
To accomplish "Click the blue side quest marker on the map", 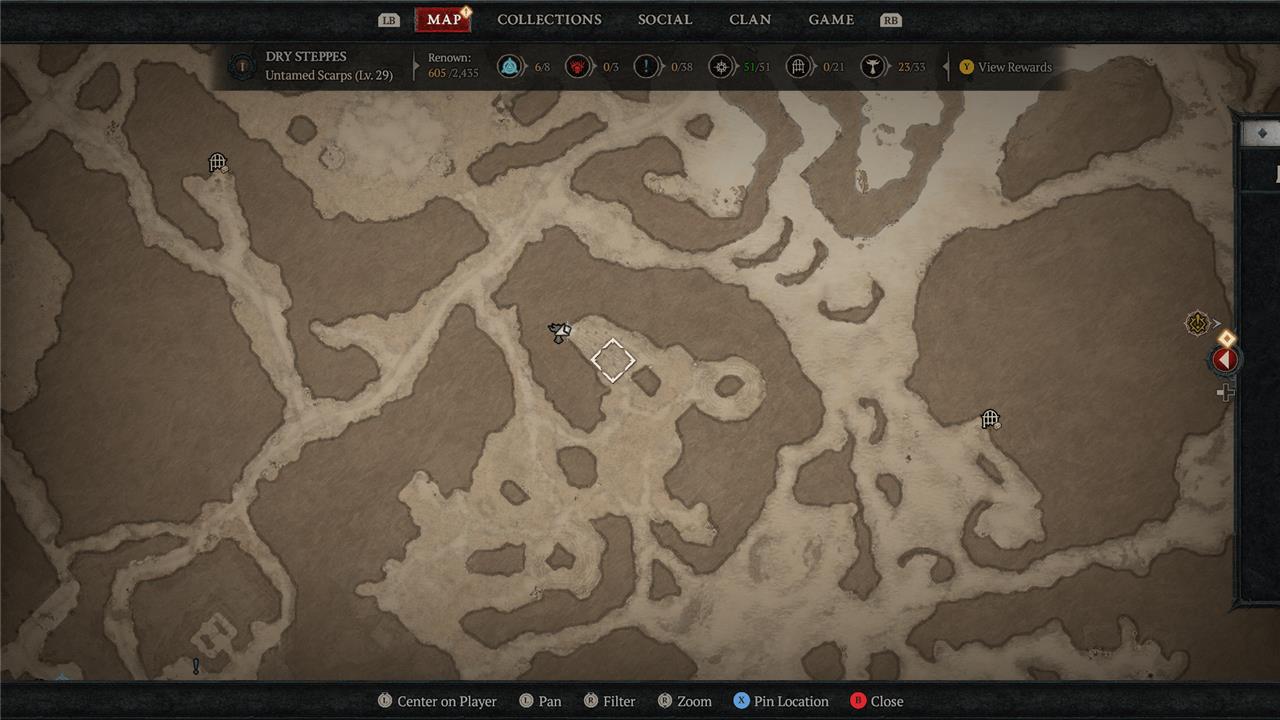I will click(196, 666).
